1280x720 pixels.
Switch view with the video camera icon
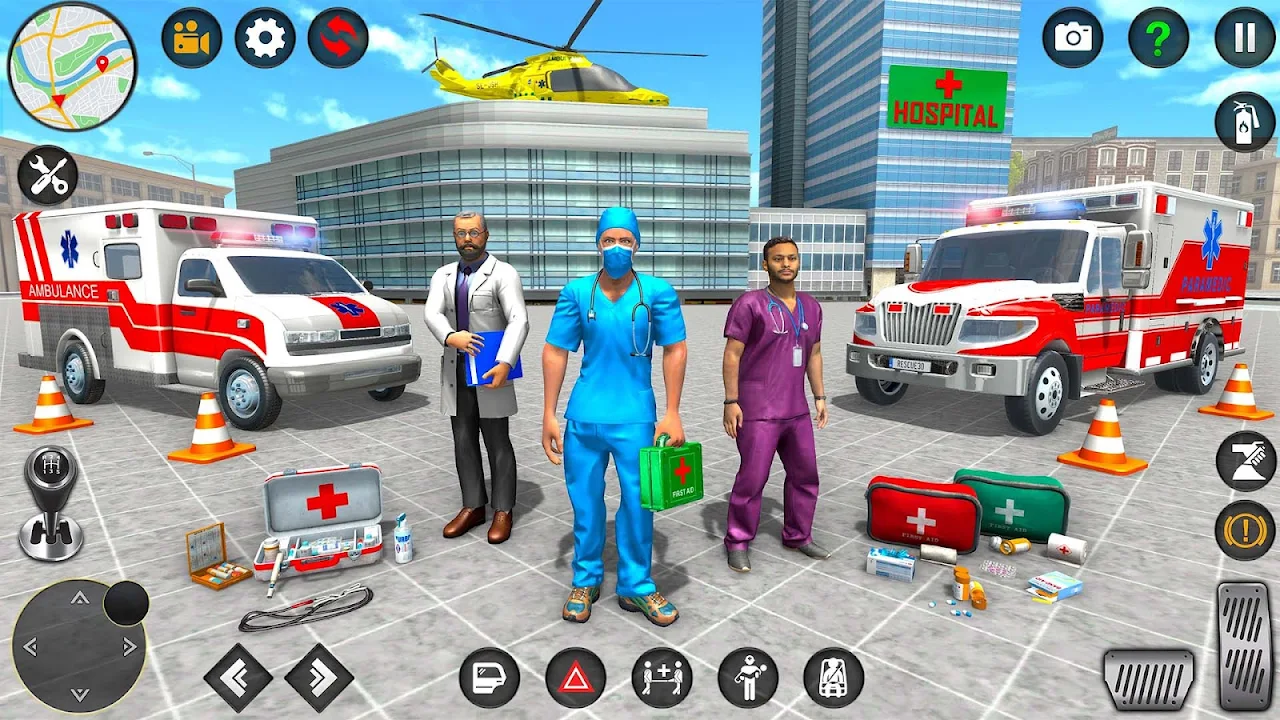[191, 38]
